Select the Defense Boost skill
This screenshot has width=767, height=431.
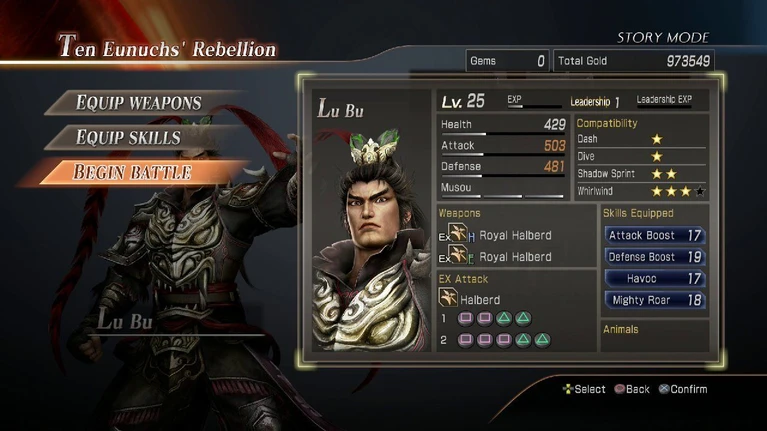click(x=655, y=257)
